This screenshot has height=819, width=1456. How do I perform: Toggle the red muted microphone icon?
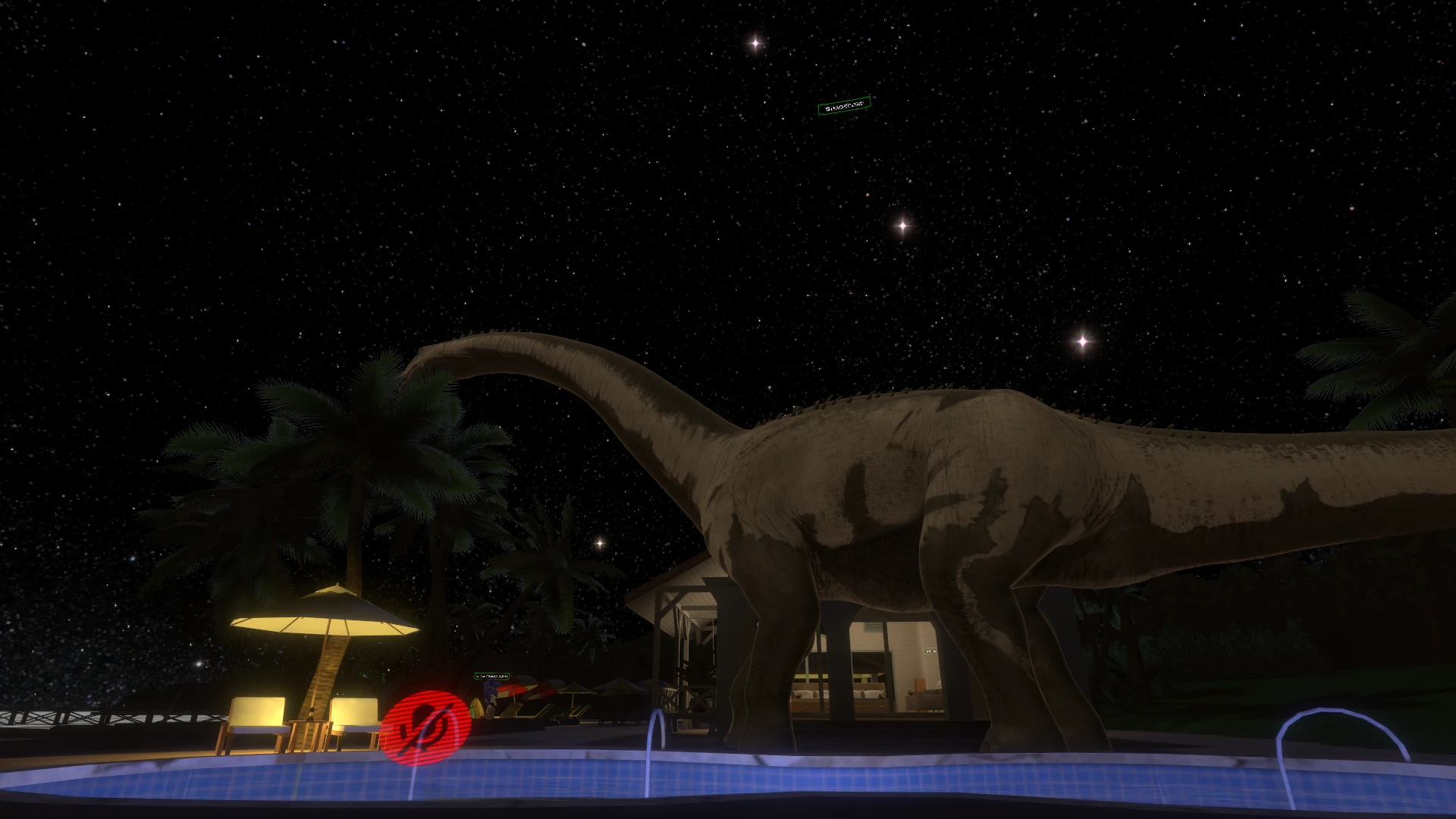click(425, 728)
